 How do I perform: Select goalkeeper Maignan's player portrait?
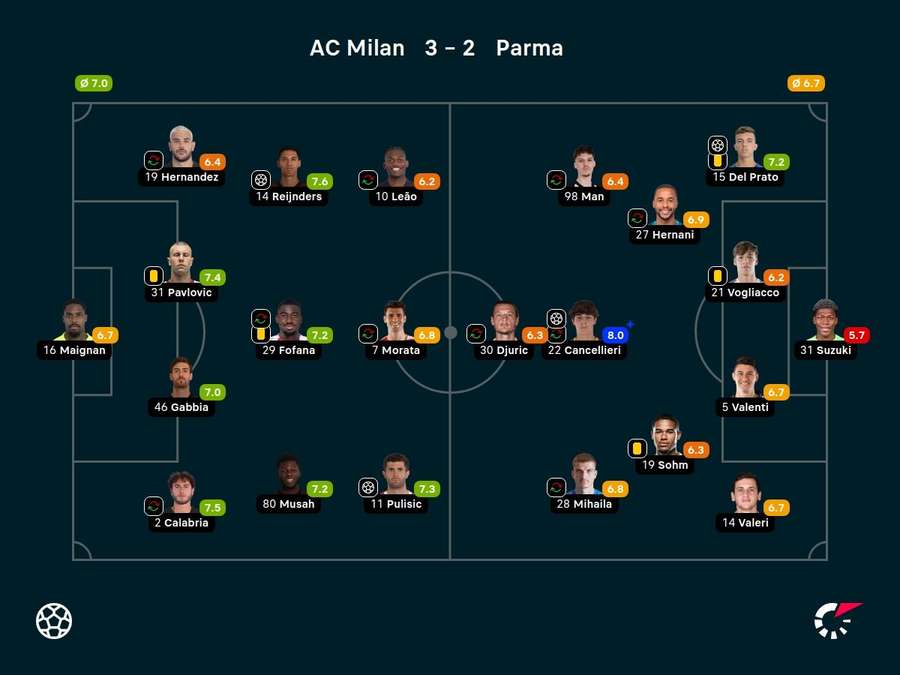coord(75,320)
